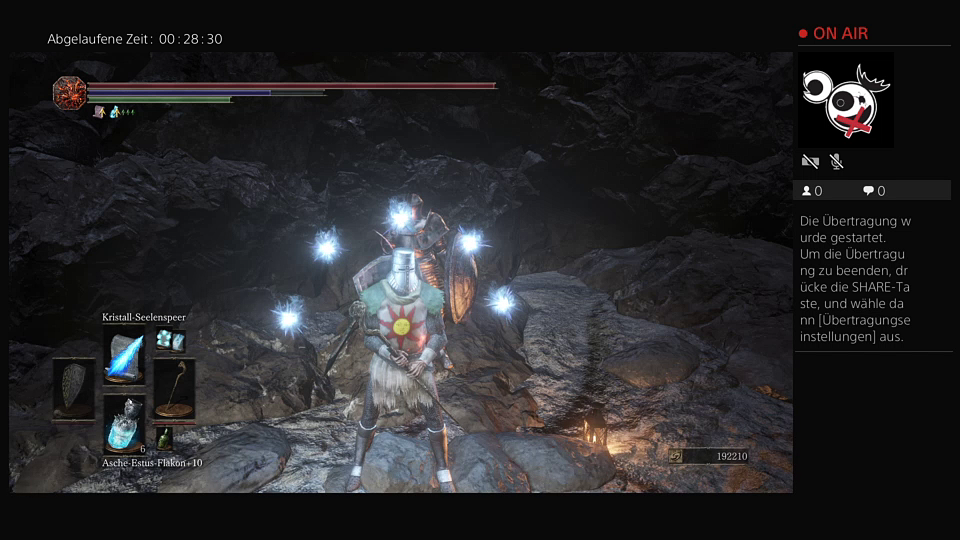Click the blue status buff icon with green arrows

tap(116, 112)
